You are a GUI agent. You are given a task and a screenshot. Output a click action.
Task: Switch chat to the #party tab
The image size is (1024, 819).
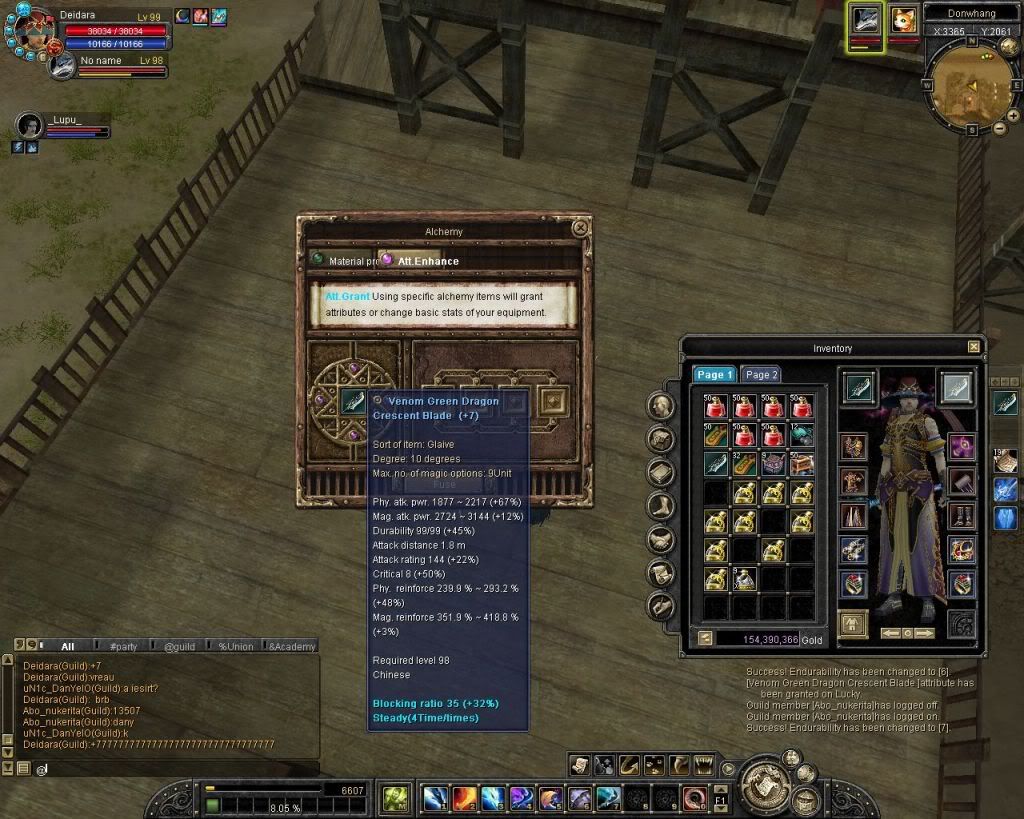[x=123, y=647]
